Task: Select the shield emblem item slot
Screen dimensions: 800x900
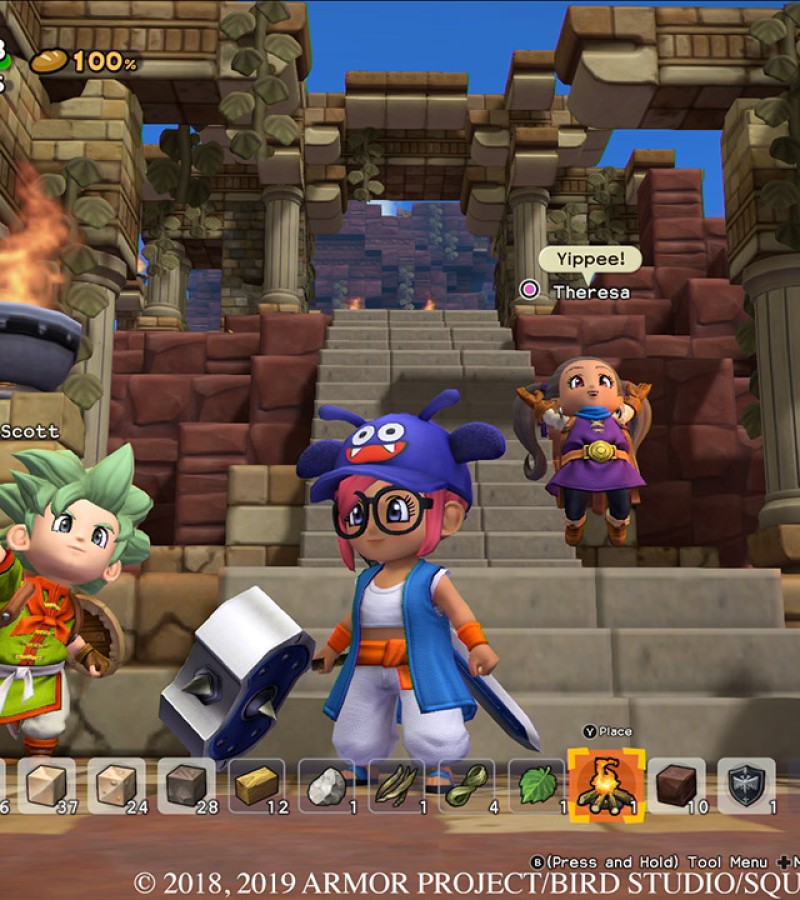Action: pos(746,785)
